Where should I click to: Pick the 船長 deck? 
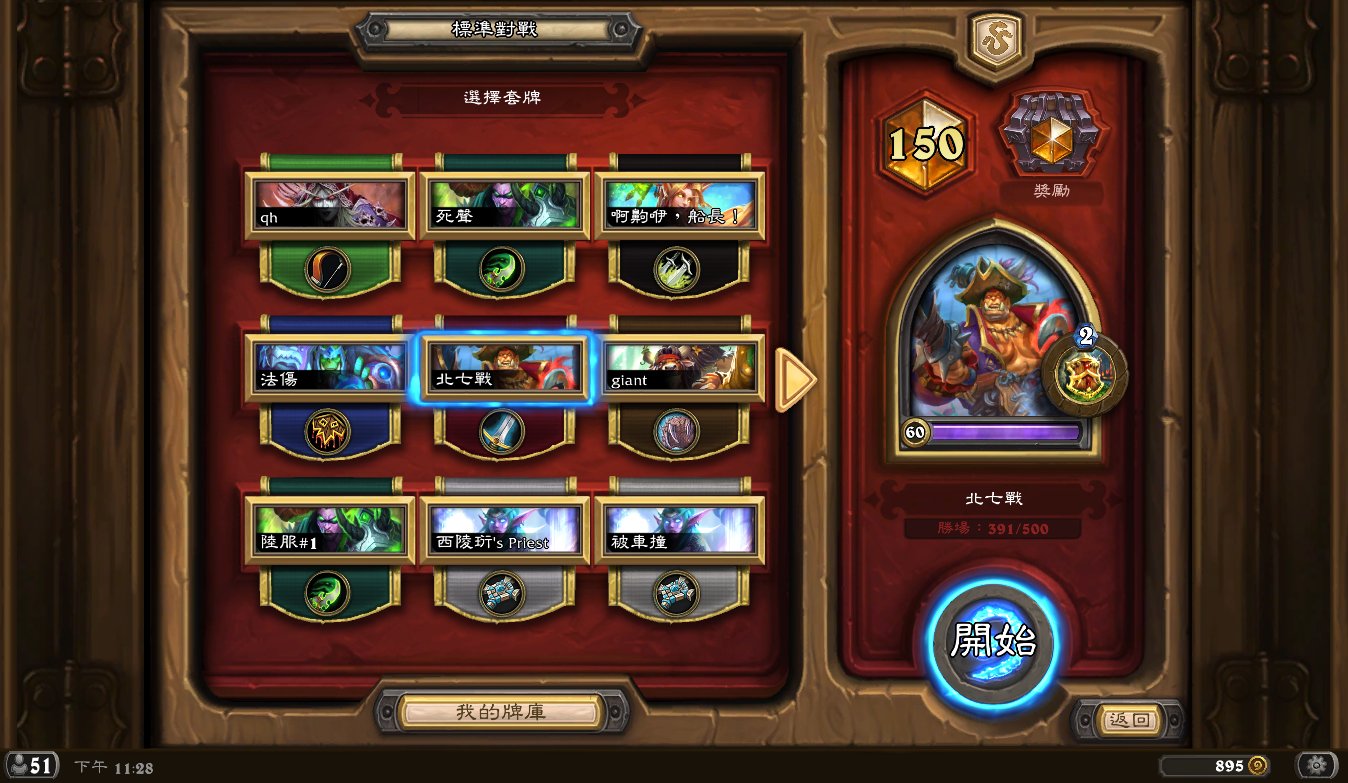679,205
